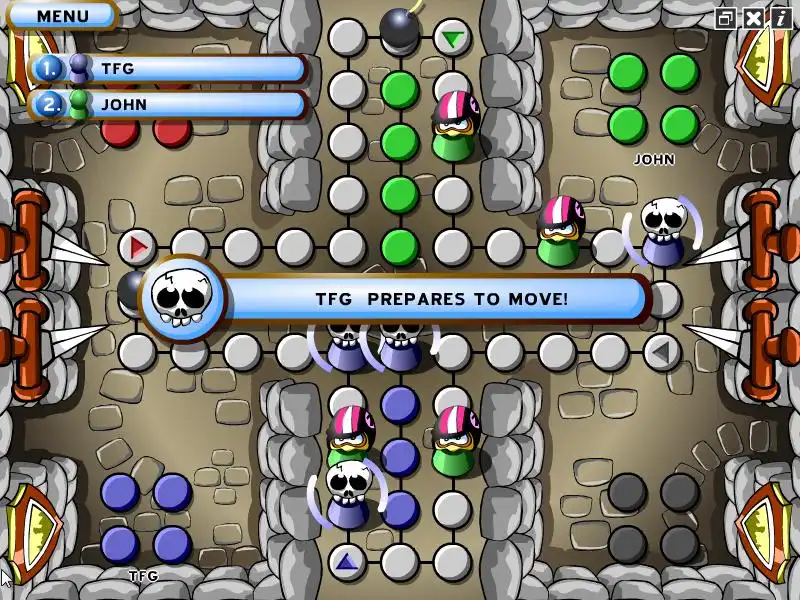The width and height of the screenshot is (800, 600).
Task: Open the info button marked with i
Action: click(x=779, y=18)
